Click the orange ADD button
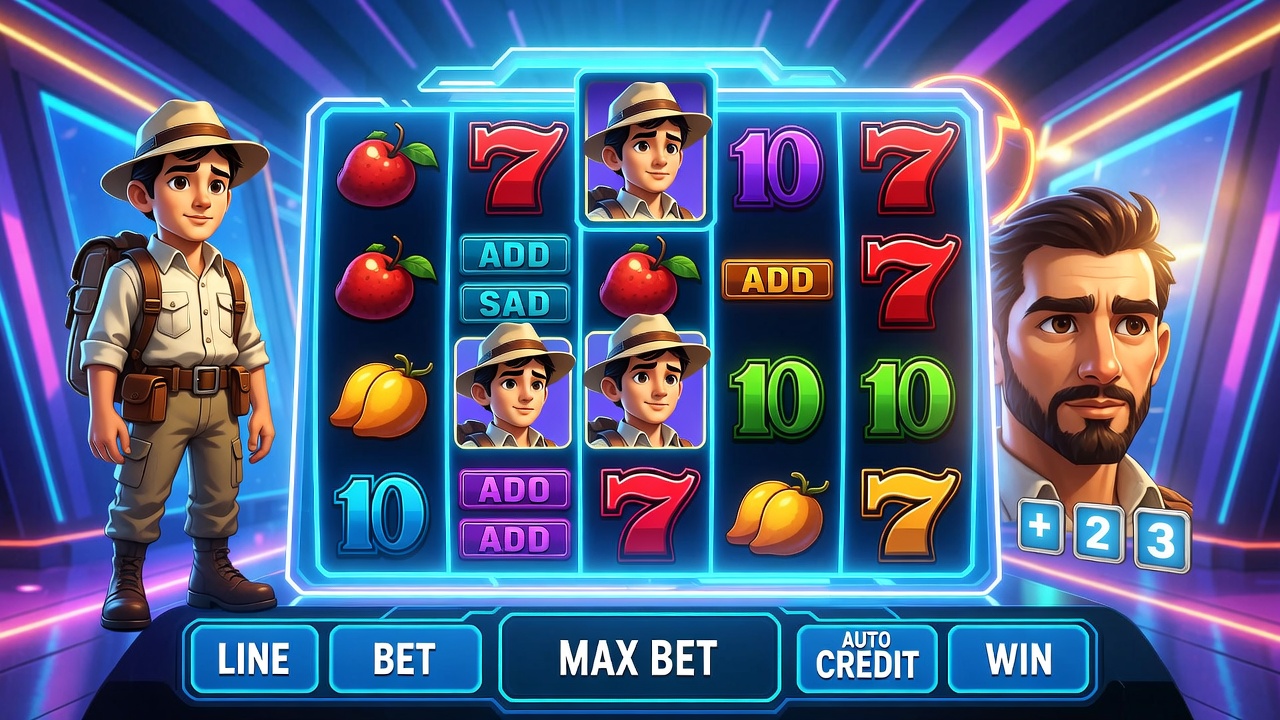The height and width of the screenshot is (720, 1280). (777, 280)
